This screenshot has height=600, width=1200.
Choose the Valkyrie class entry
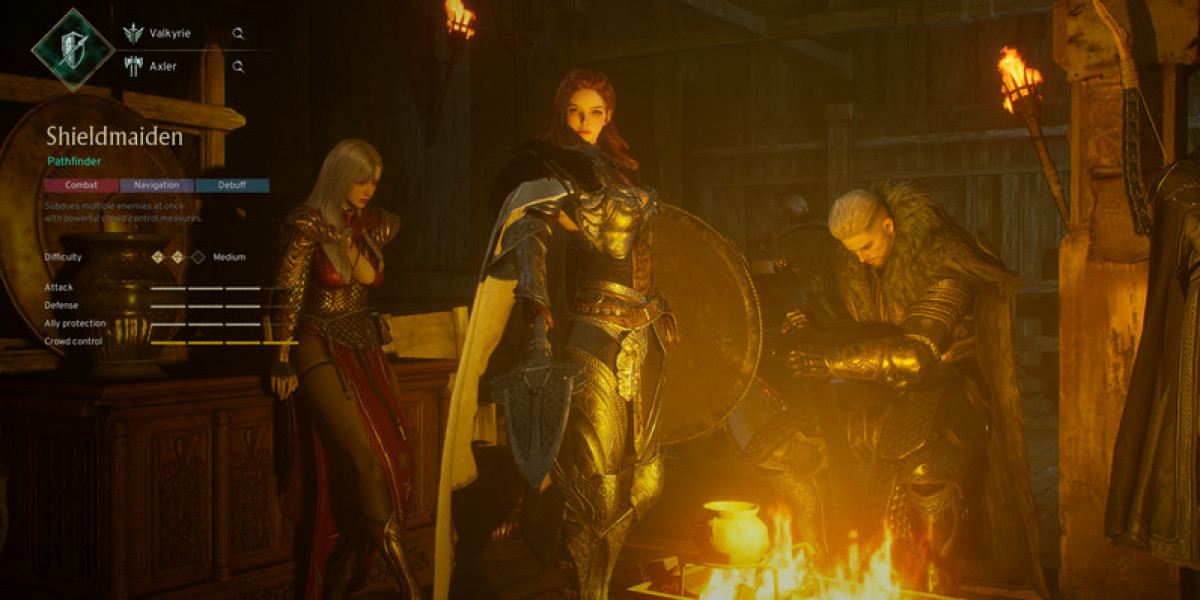pos(169,33)
